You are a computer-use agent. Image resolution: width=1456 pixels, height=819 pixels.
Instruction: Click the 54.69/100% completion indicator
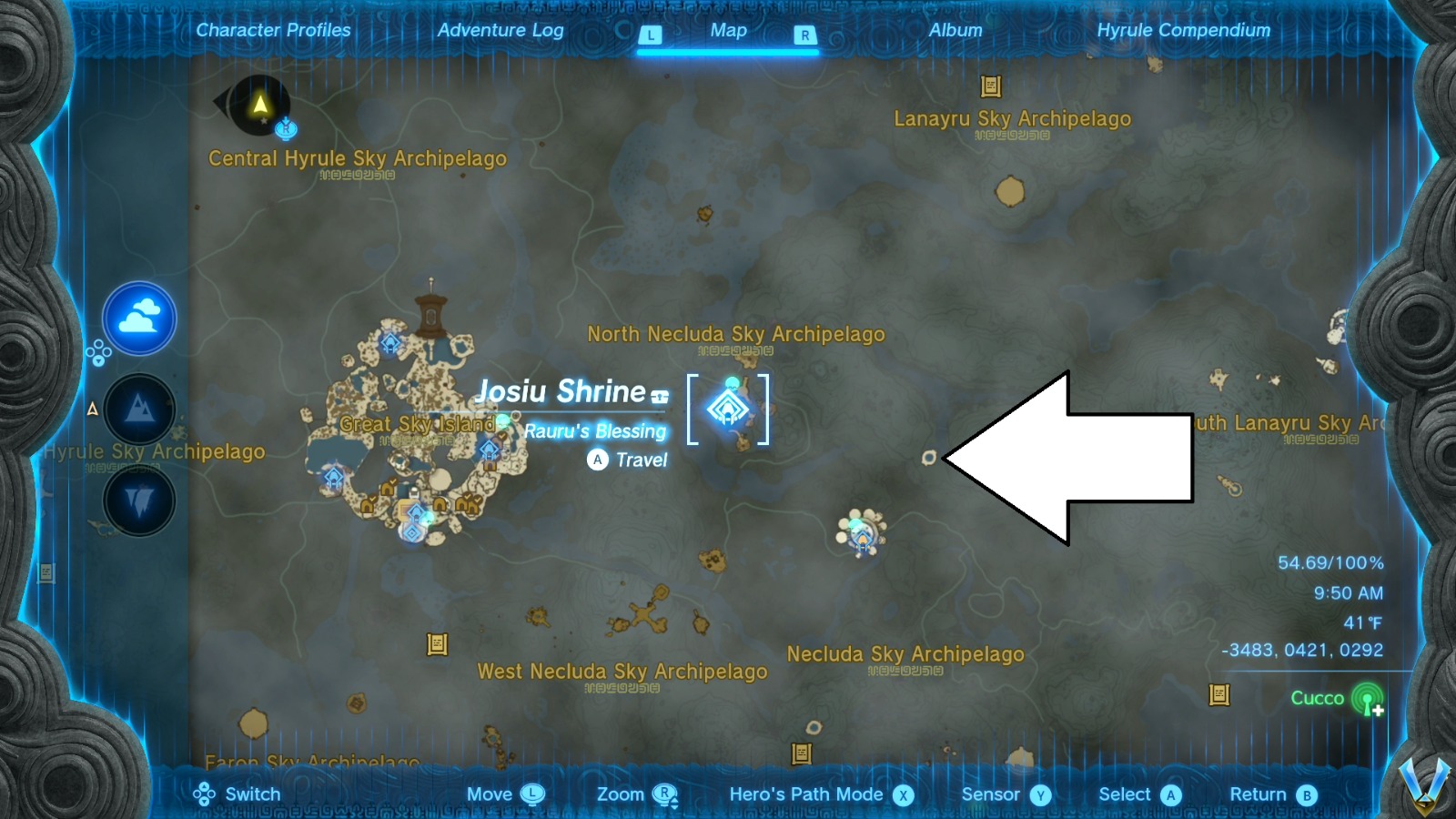1333,563
